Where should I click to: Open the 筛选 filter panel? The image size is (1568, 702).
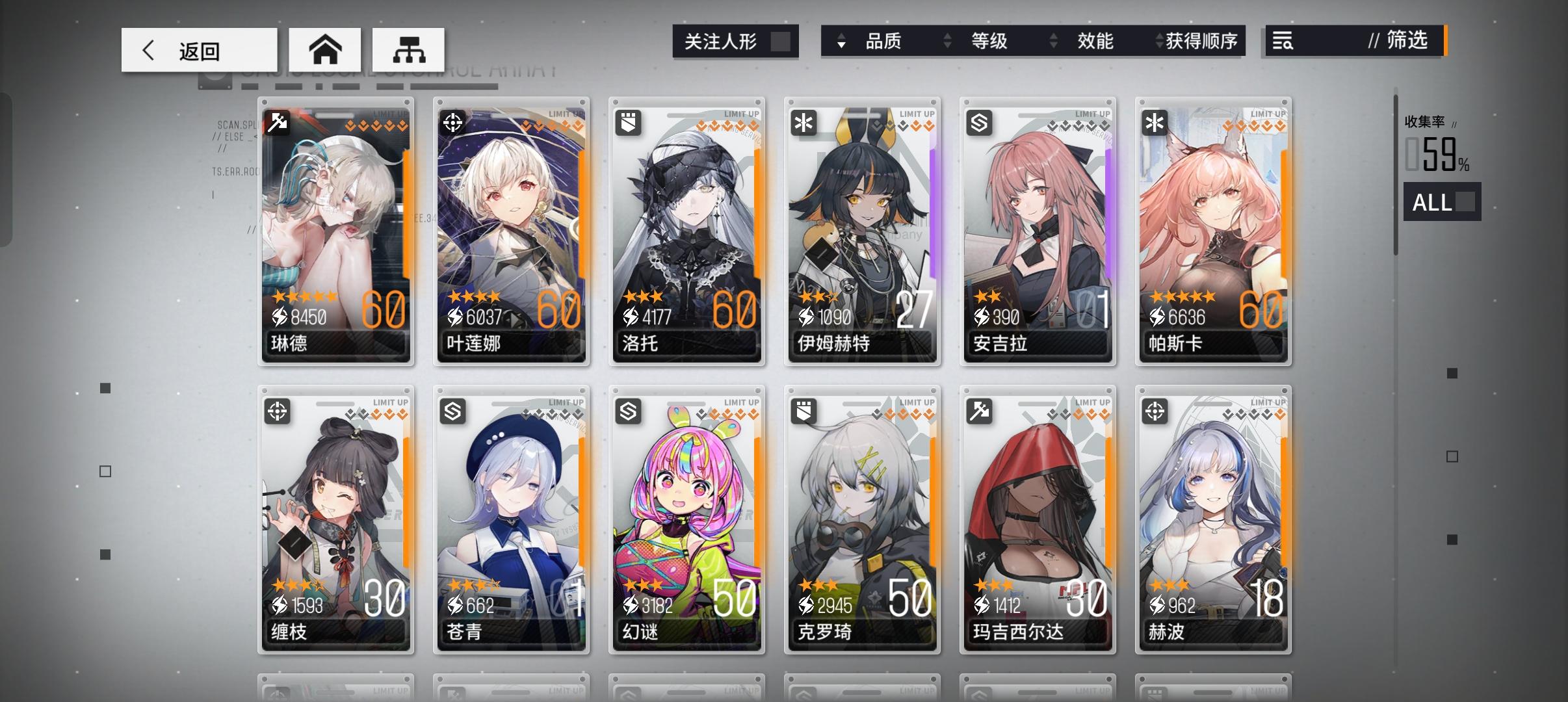1407,41
